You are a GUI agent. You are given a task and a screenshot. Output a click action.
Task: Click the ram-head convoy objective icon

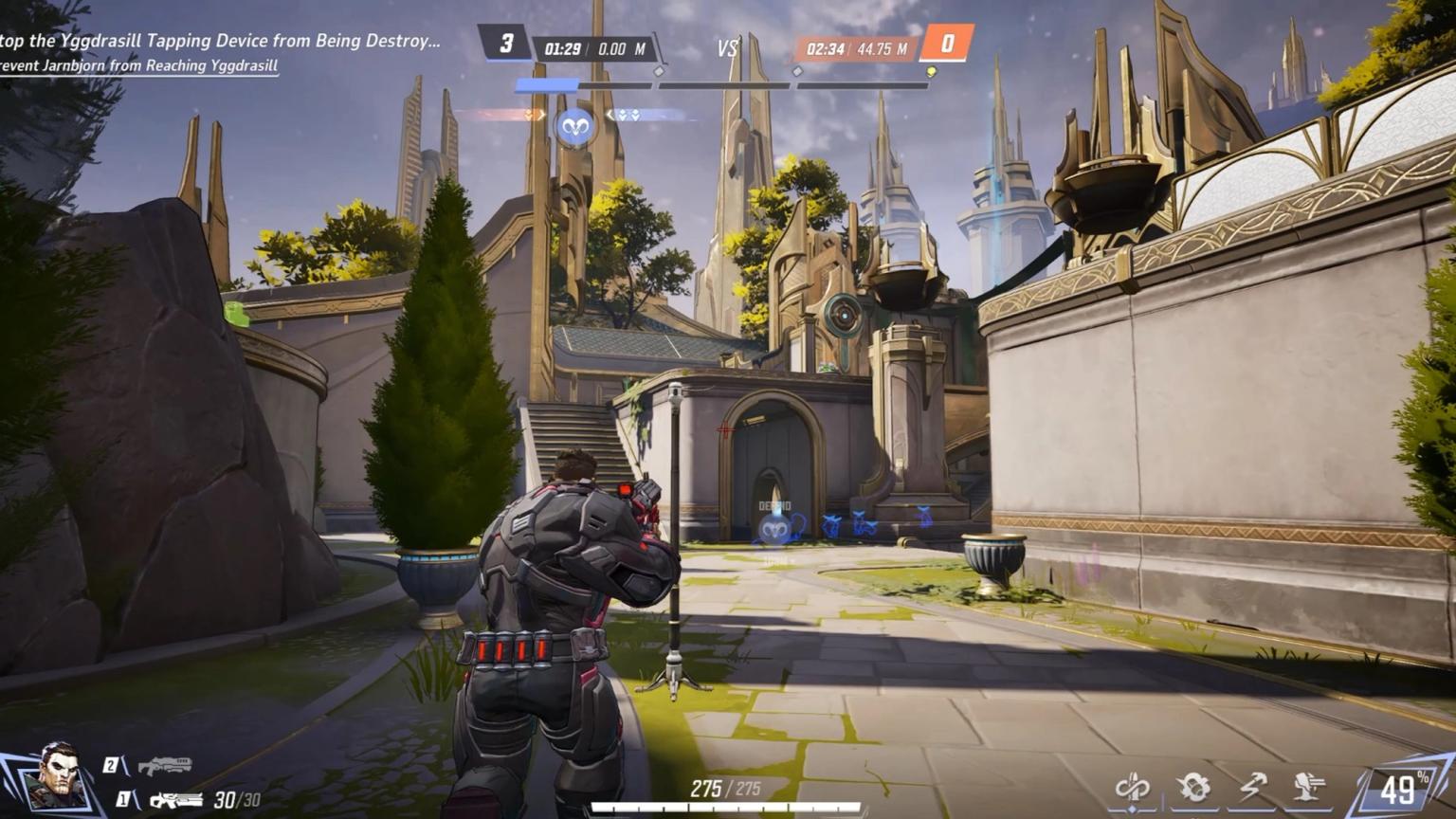pos(574,126)
